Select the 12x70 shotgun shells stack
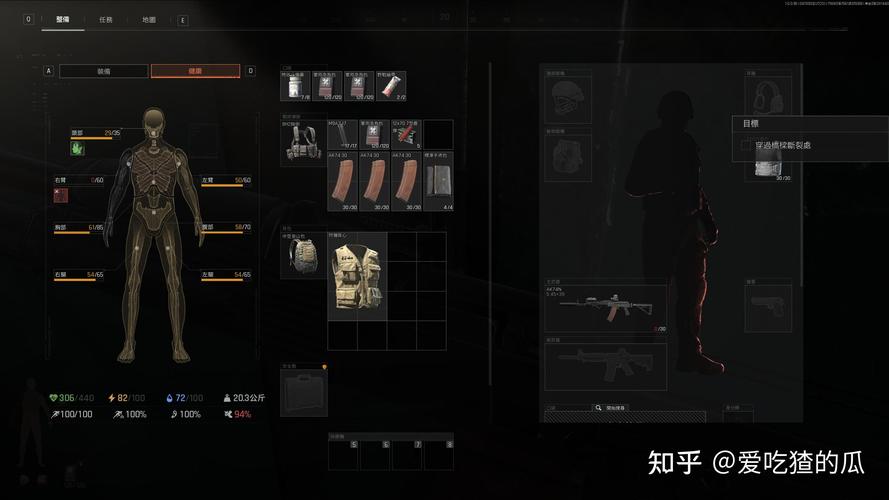This screenshot has height=500, width=889. pyautogui.click(x=405, y=135)
